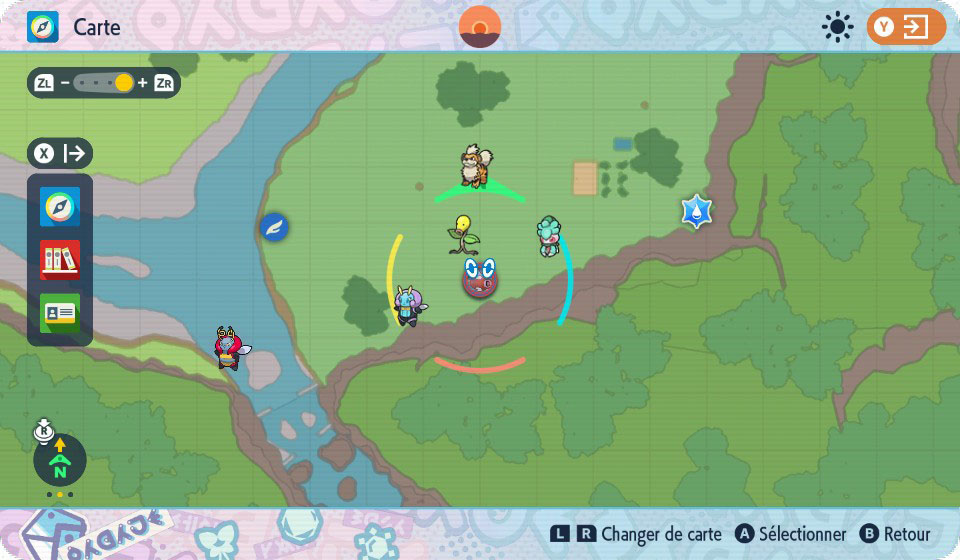Open the compass map app icon
Viewport: 960px width, 560px height.
click(x=60, y=207)
